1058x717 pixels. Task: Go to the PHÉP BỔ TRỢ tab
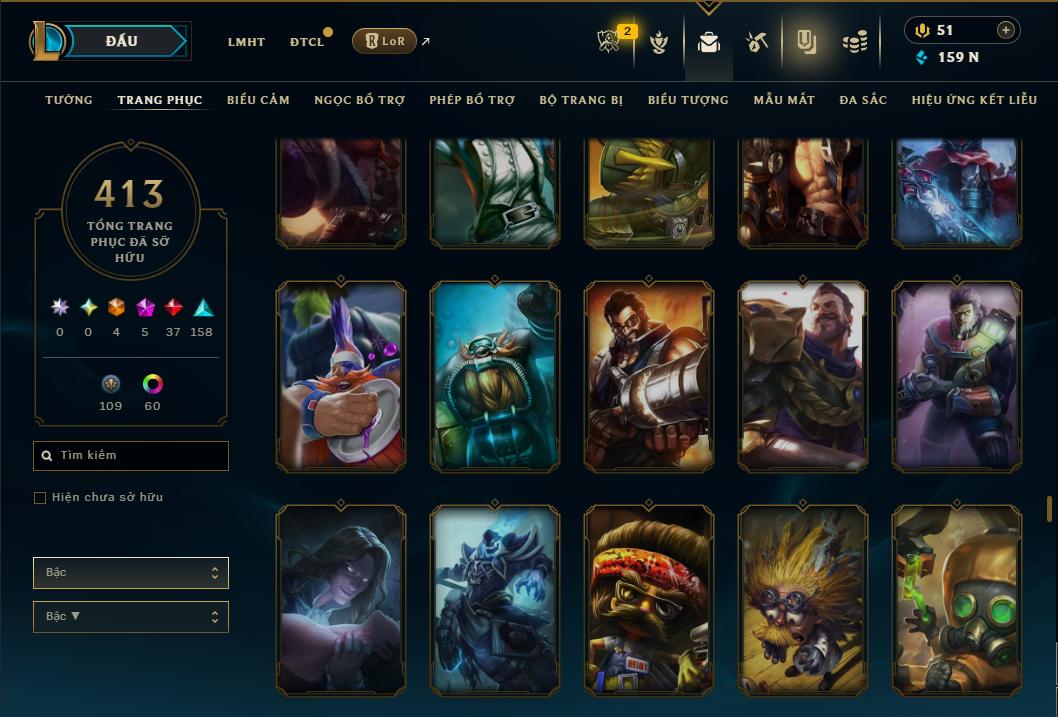(x=472, y=100)
